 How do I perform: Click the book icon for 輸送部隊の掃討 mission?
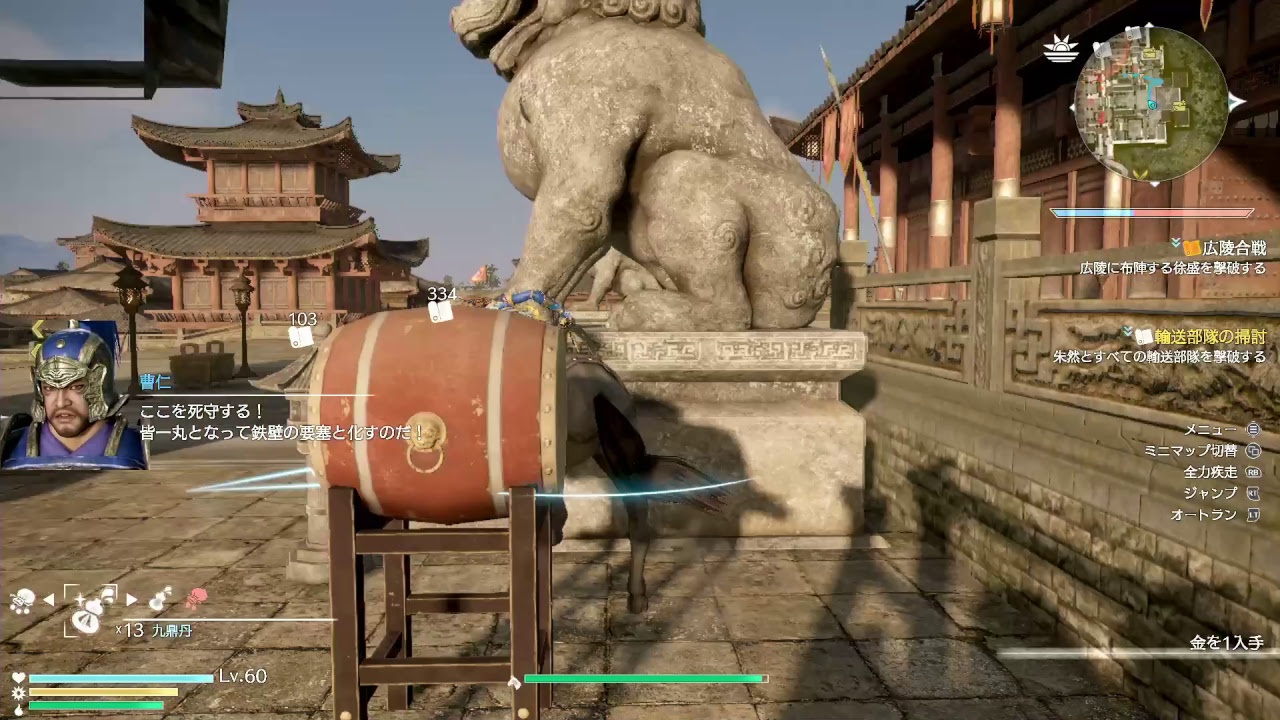pos(1144,335)
